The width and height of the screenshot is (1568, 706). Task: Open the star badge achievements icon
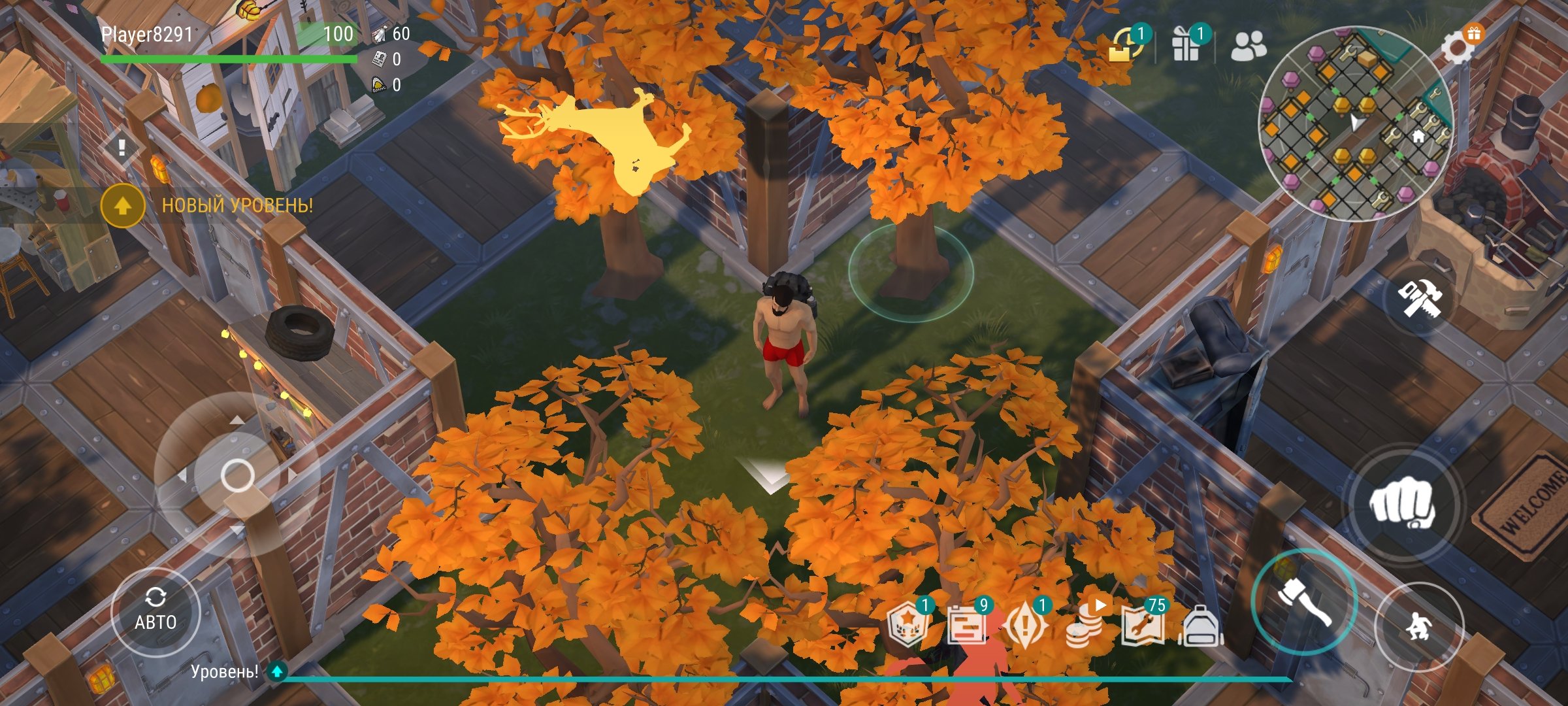[908, 626]
